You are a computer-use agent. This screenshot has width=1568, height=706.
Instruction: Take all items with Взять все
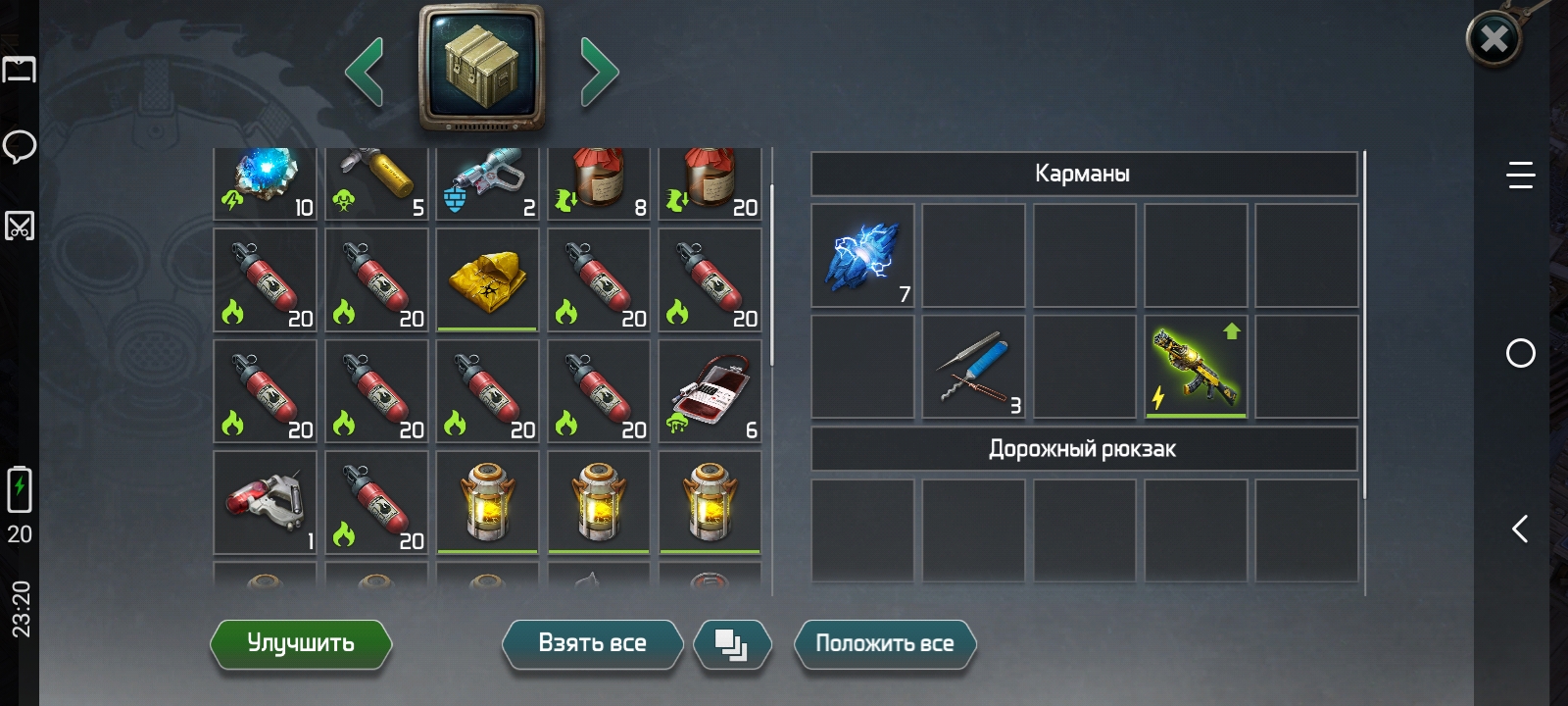click(x=592, y=643)
